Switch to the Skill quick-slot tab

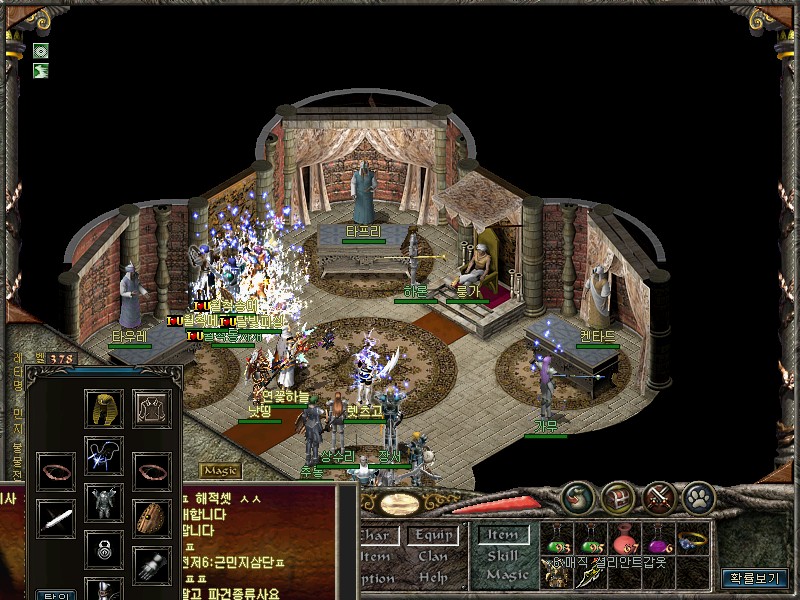[x=505, y=556]
